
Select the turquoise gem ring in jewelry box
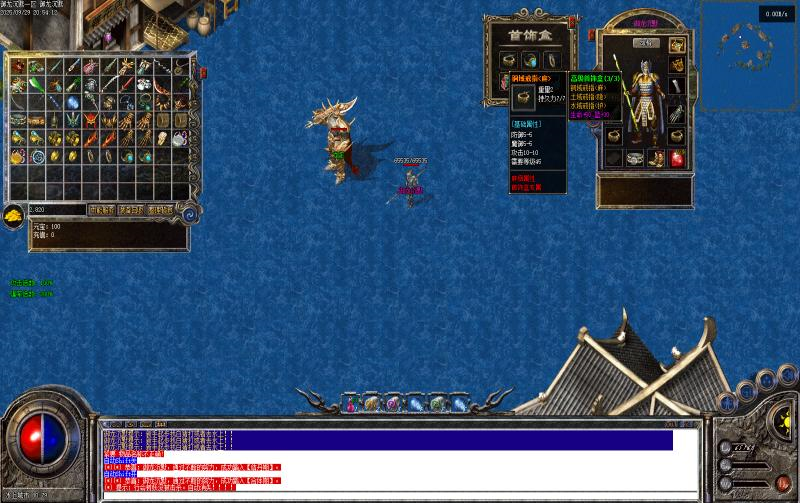coord(529,60)
